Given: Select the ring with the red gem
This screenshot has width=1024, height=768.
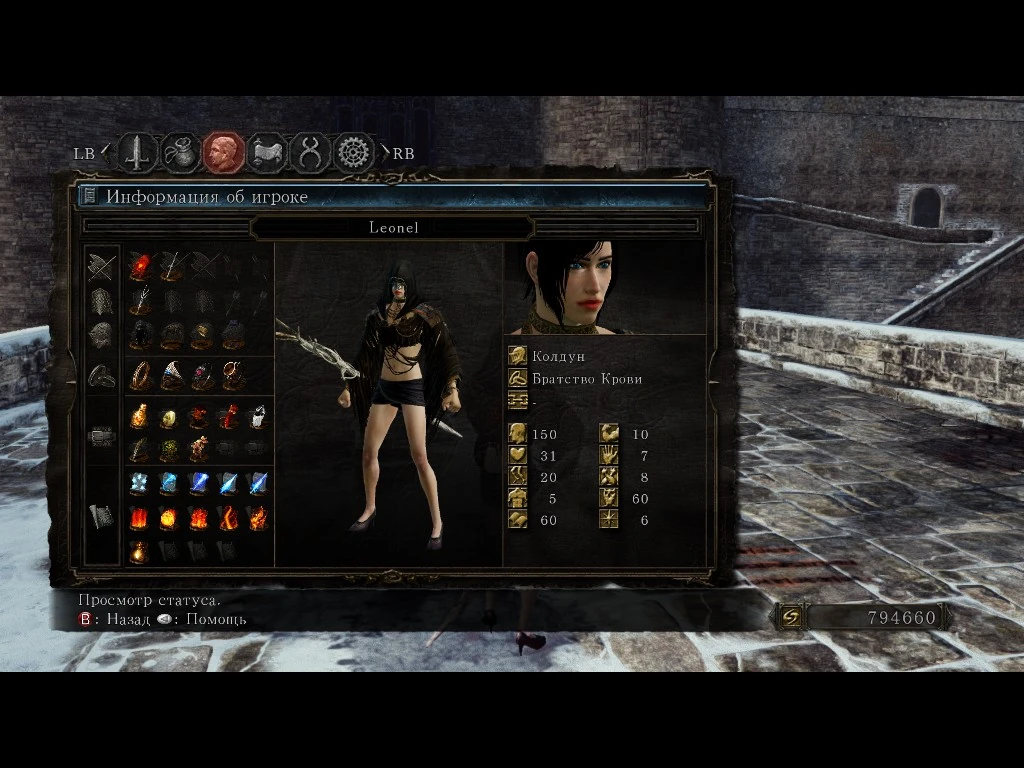Looking at the screenshot, I should 202,375.
